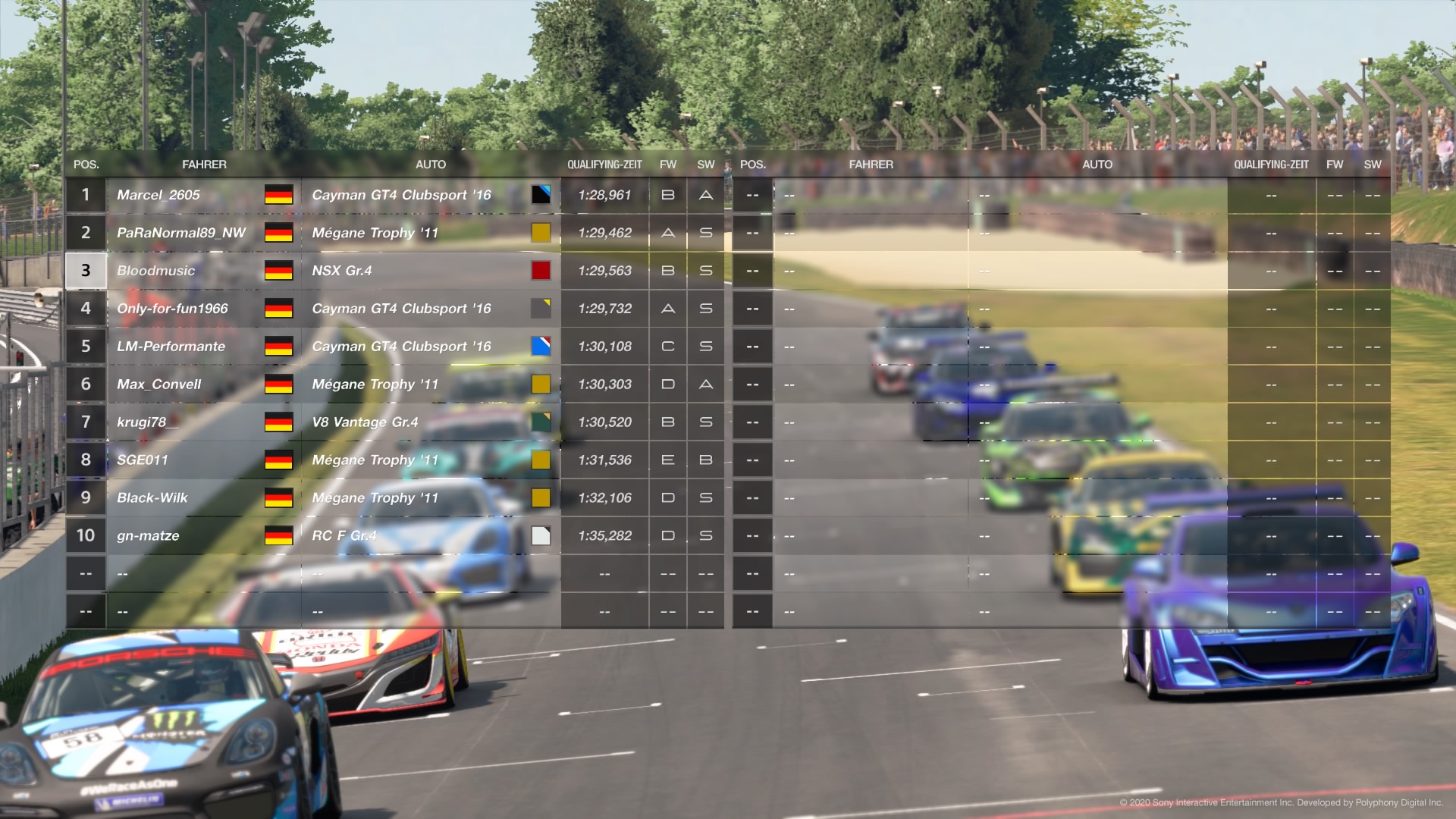
Task: Select the QUALIFYING-ZEIT column header
Action: click(x=604, y=165)
